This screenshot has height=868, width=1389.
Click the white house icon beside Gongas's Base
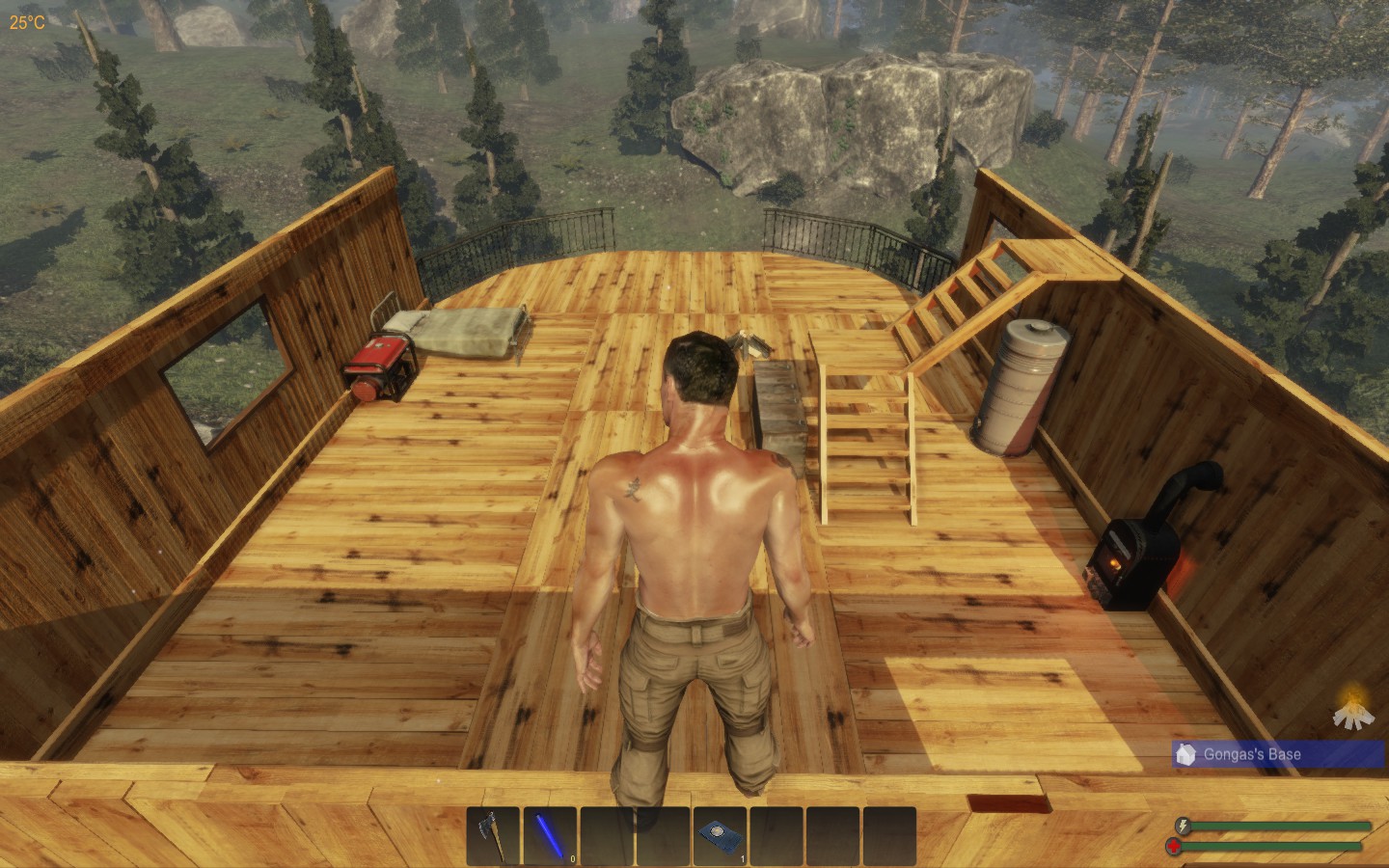[1185, 753]
